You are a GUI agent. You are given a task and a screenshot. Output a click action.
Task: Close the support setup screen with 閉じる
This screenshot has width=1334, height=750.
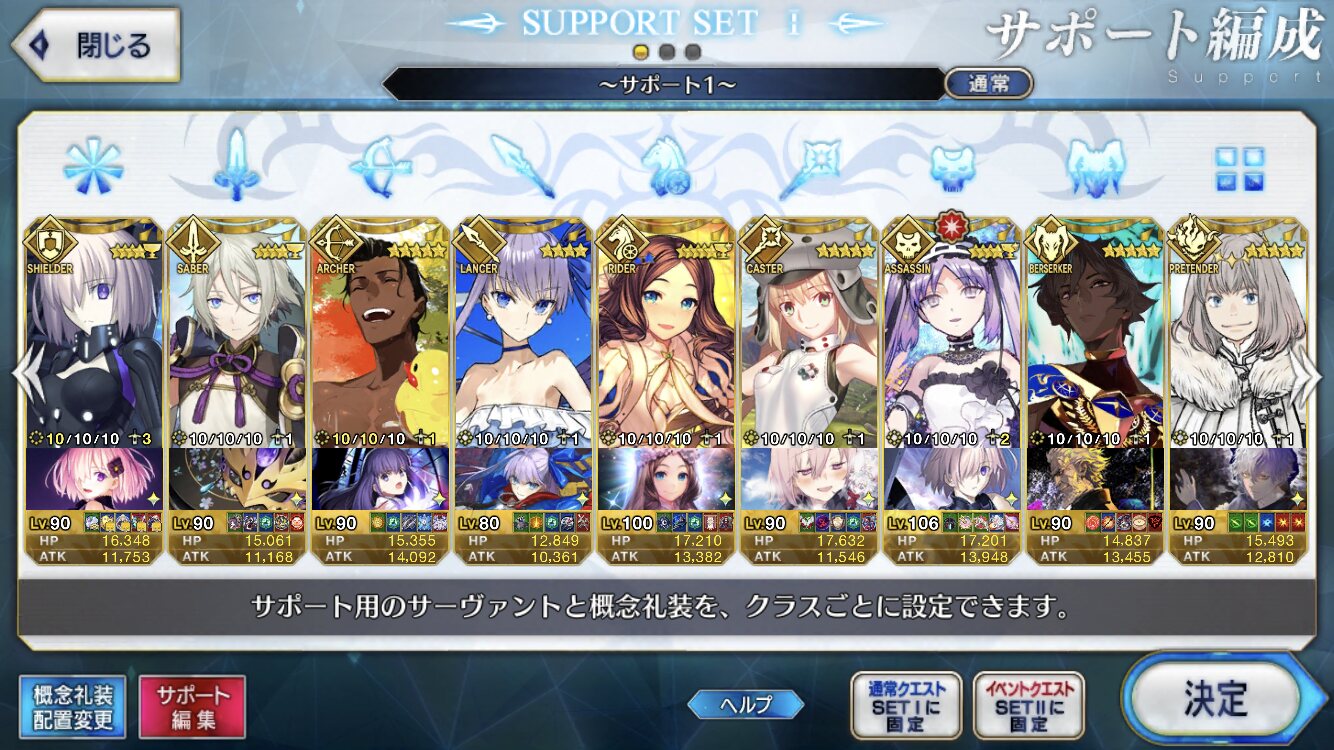95,45
